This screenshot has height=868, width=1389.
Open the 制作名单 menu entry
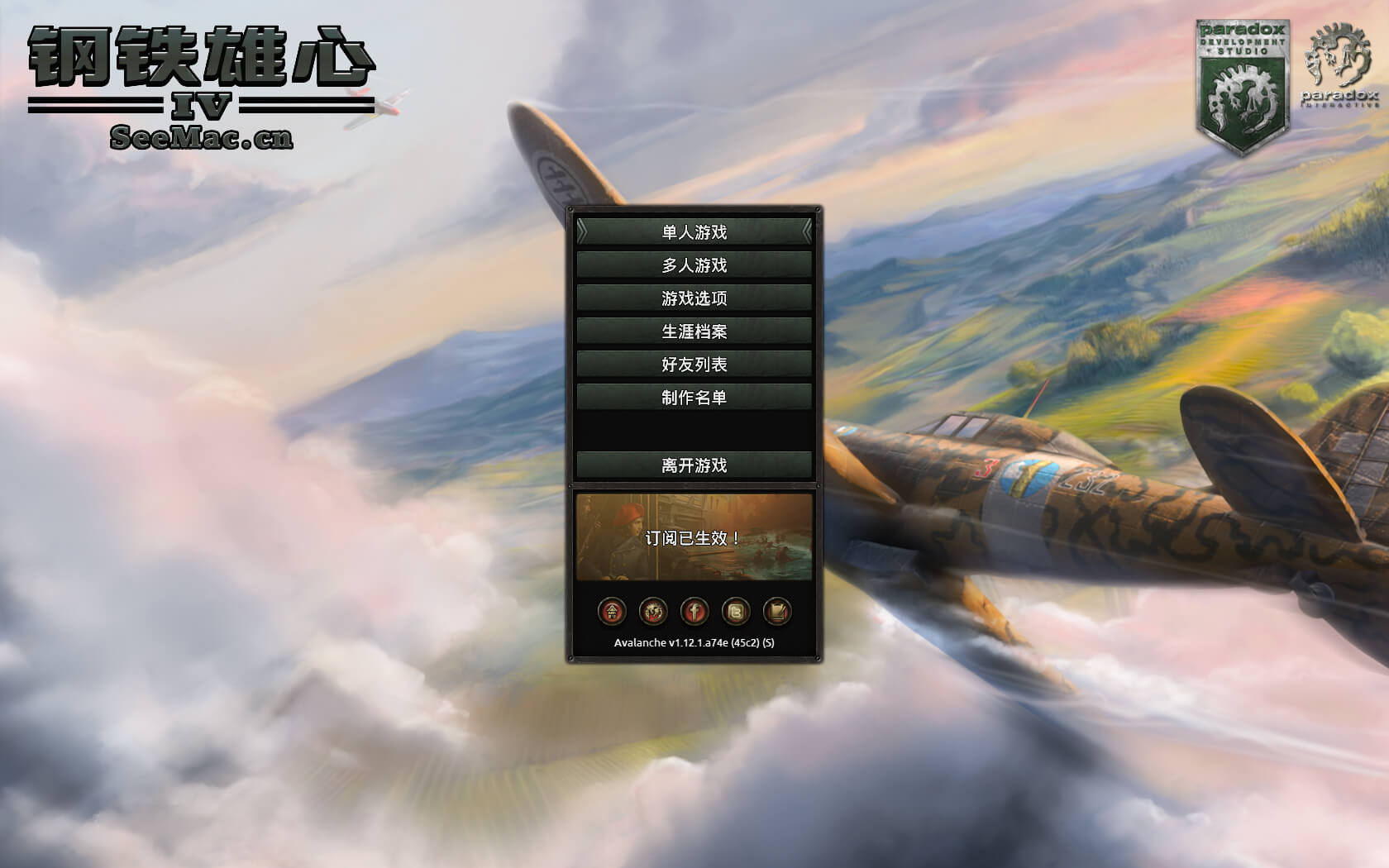coord(694,395)
